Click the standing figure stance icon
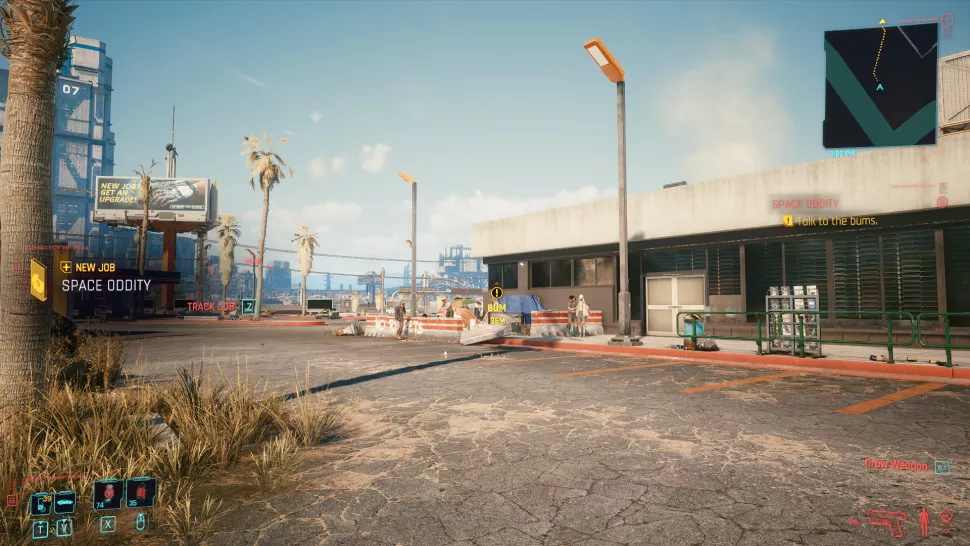 923,520
